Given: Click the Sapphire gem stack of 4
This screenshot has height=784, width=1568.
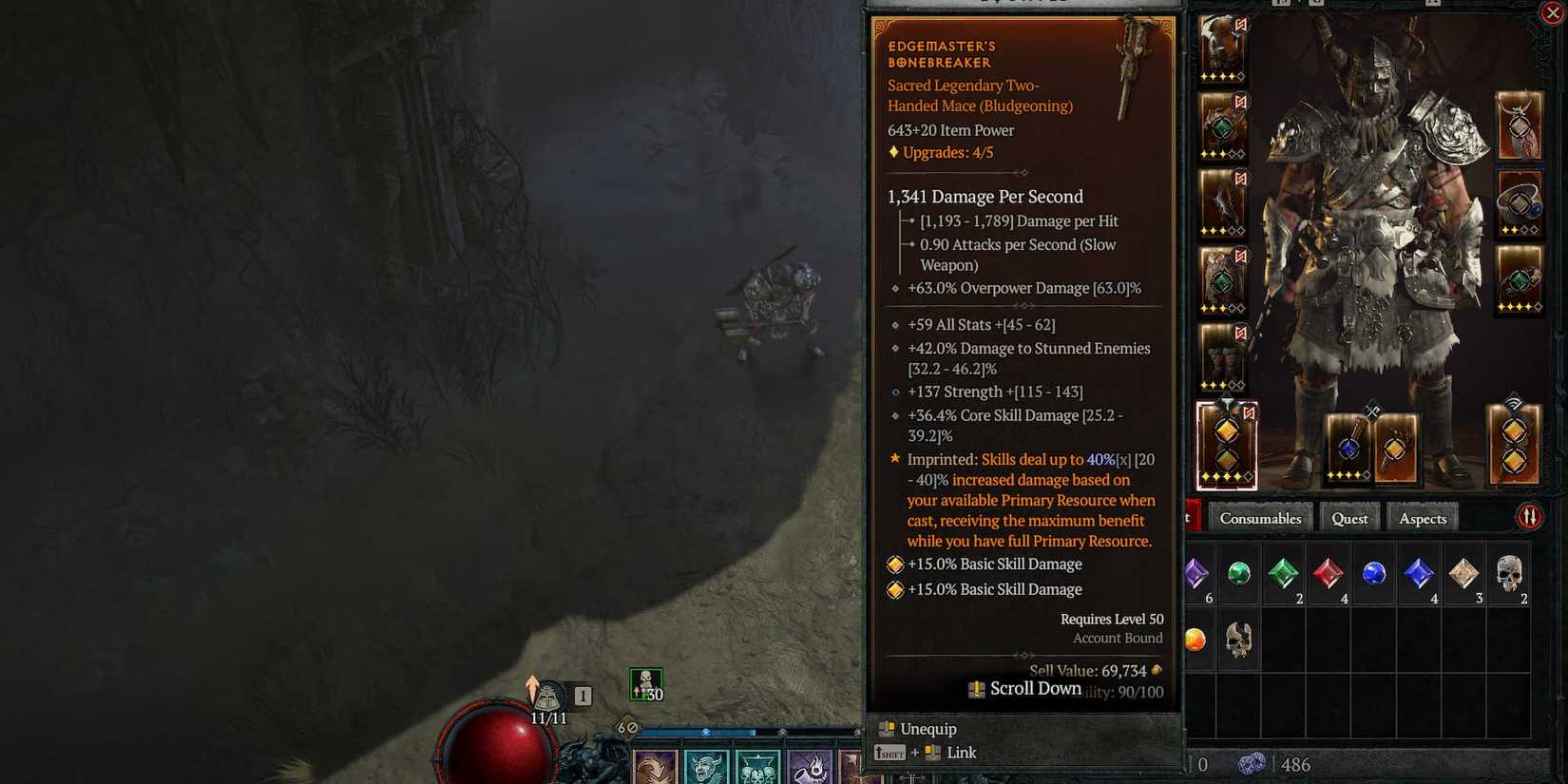Looking at the screenshot, I should (x=1420, y=574).
